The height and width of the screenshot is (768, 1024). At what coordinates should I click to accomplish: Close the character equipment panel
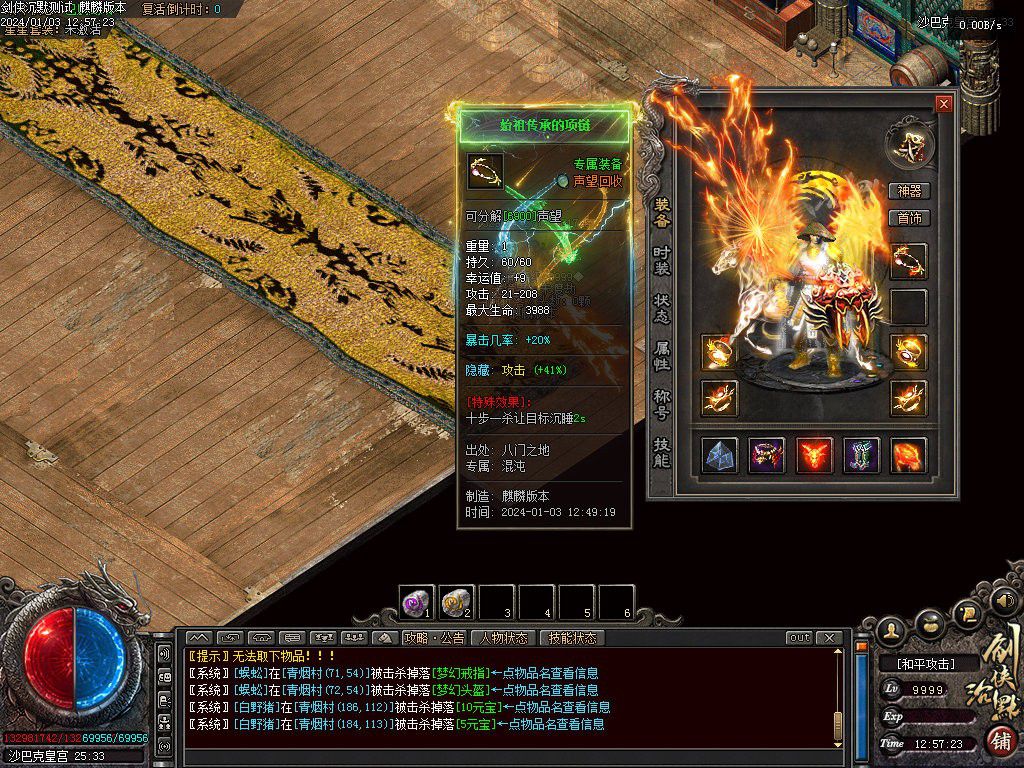tap(943, 104)
